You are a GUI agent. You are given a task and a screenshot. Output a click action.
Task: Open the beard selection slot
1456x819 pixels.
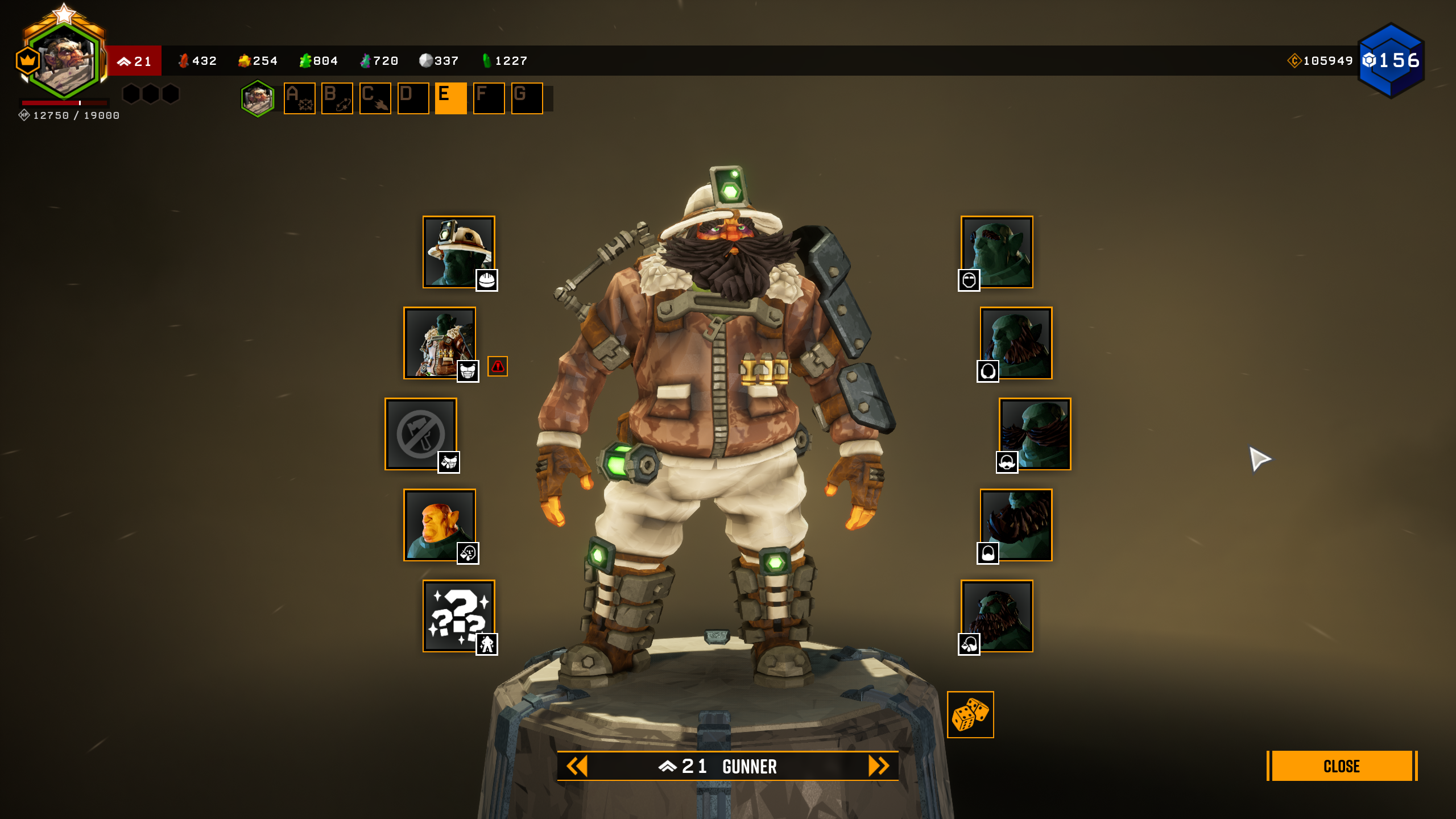tap(1016, 525)
